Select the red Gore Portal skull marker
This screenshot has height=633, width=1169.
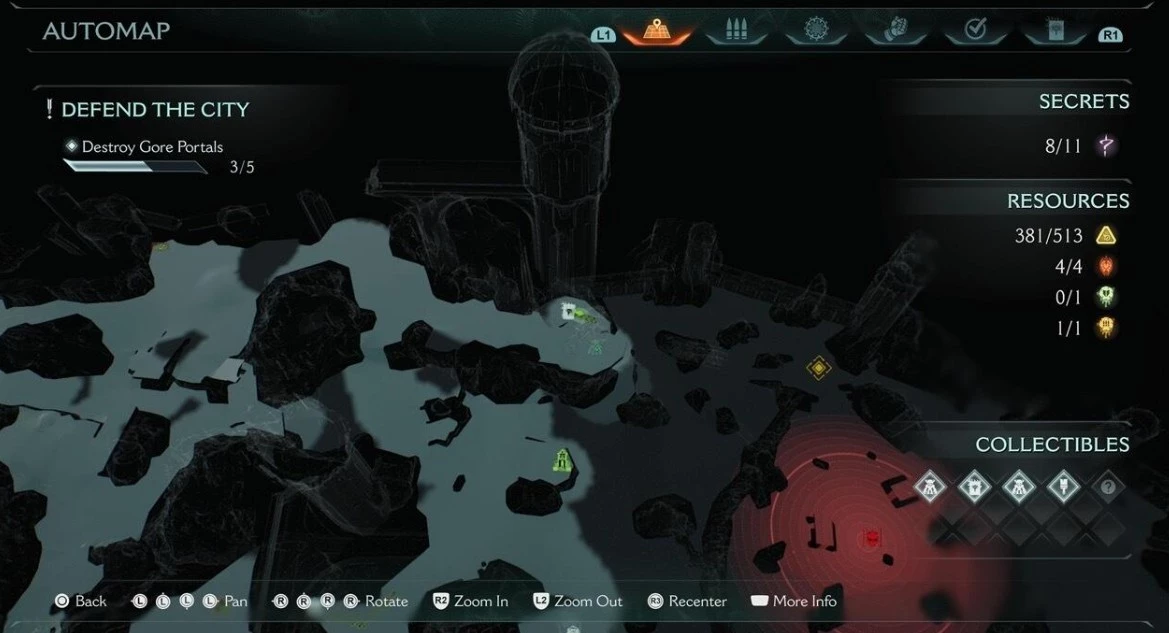[x=872, y=538]
